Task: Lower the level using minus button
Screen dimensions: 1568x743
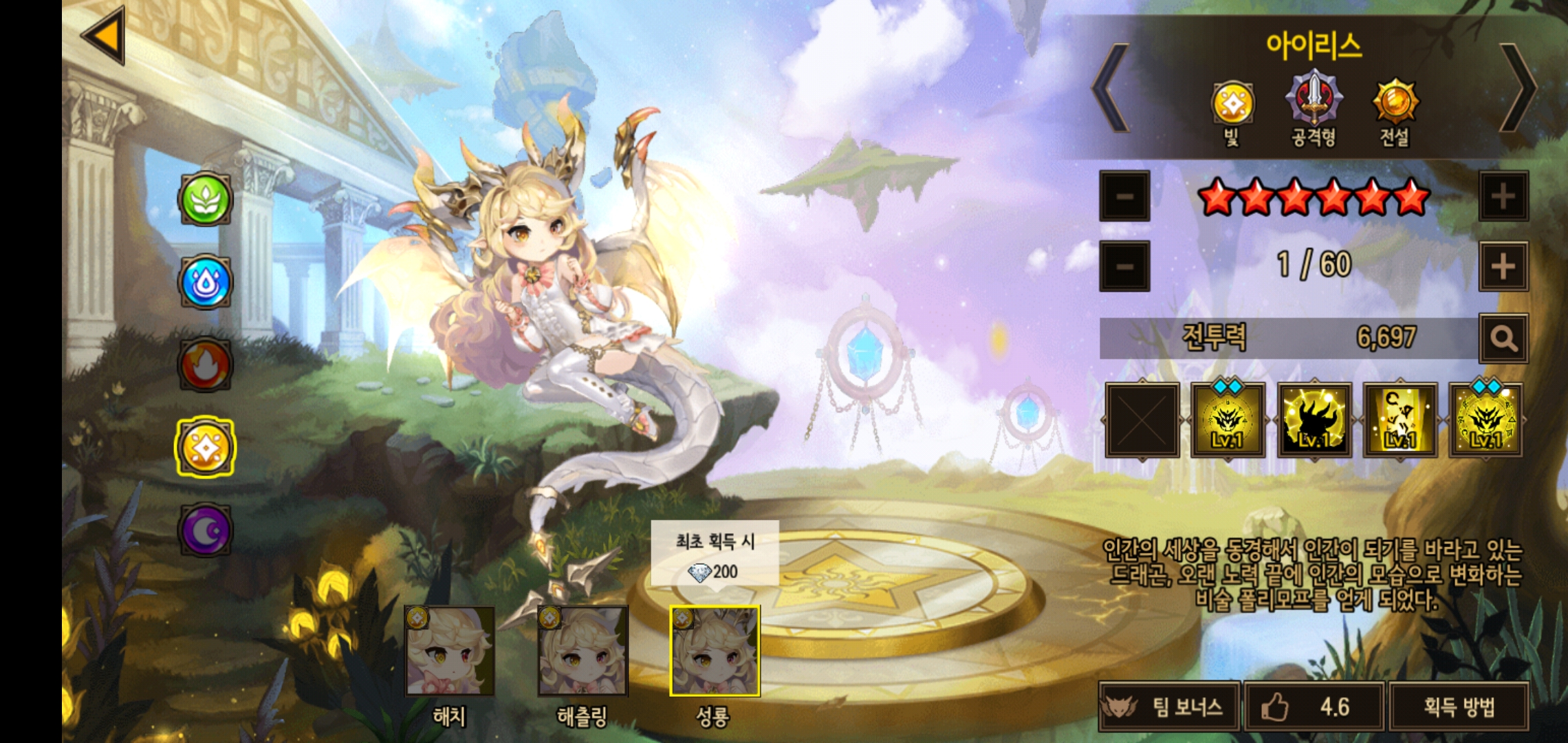Action: [x=1124, y=266]
